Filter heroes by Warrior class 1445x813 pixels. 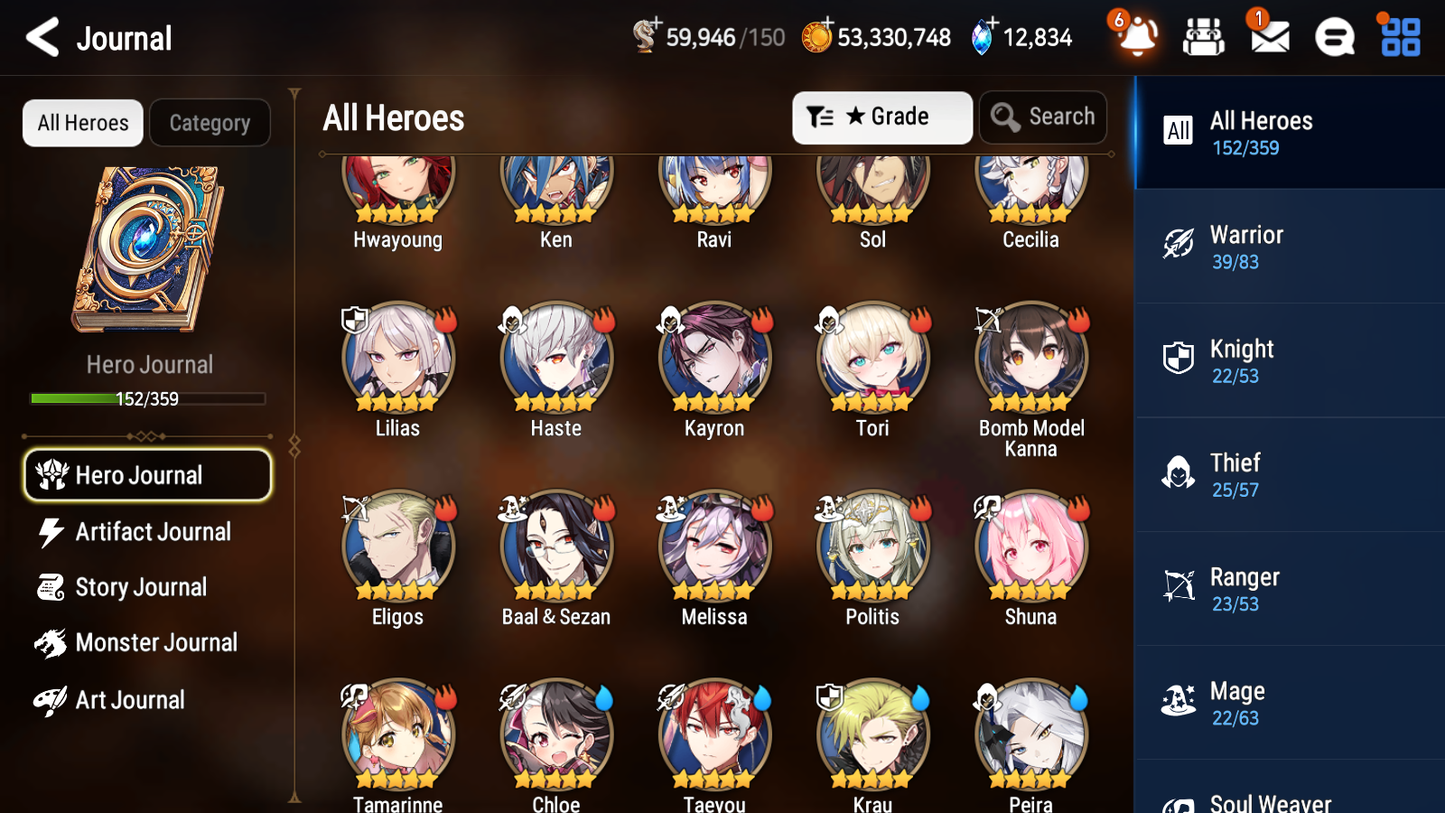(1289, 246)
